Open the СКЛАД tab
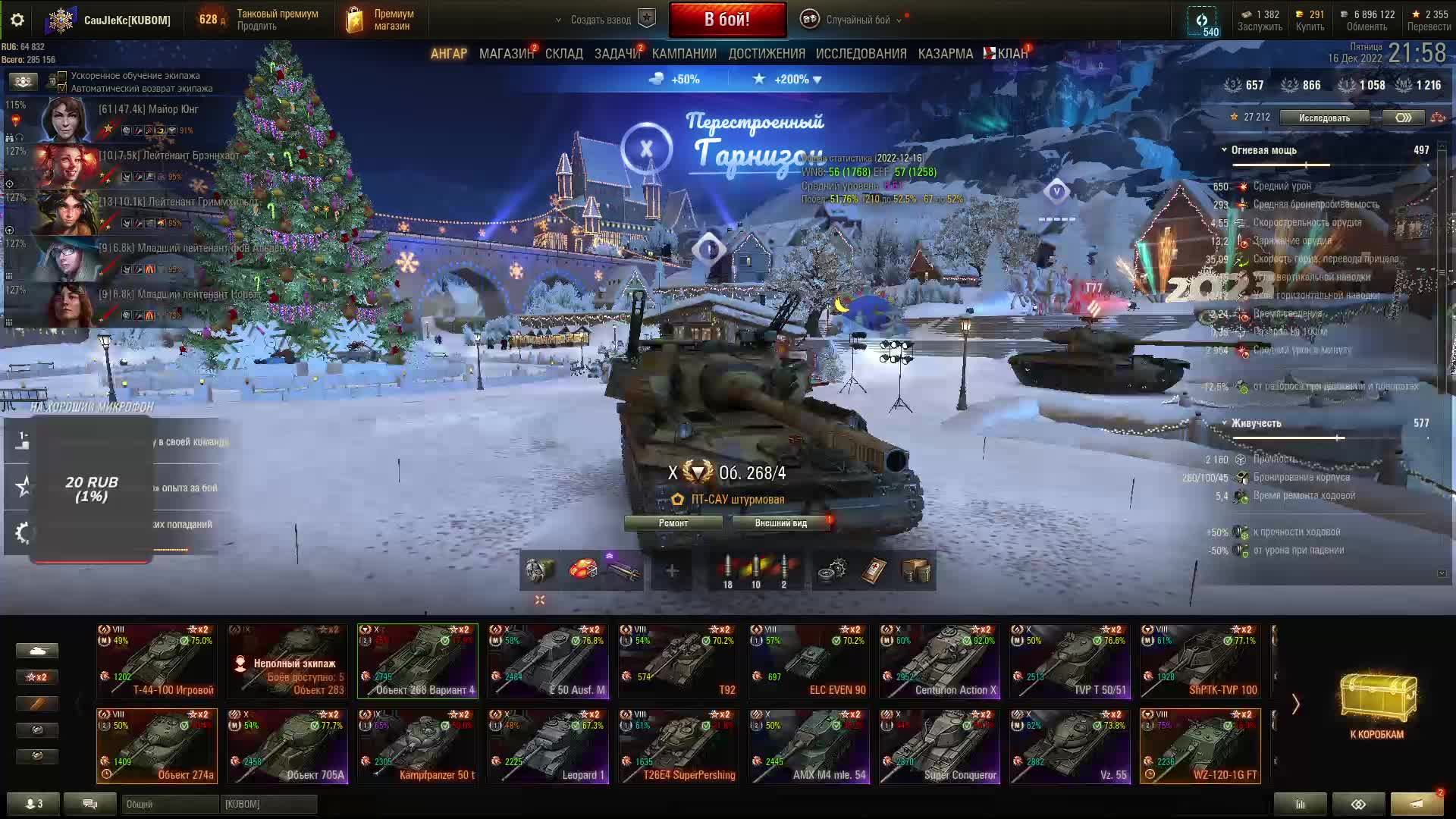Image resolution: width=1456 pixels, height=819 pixels. click(563, 54)
